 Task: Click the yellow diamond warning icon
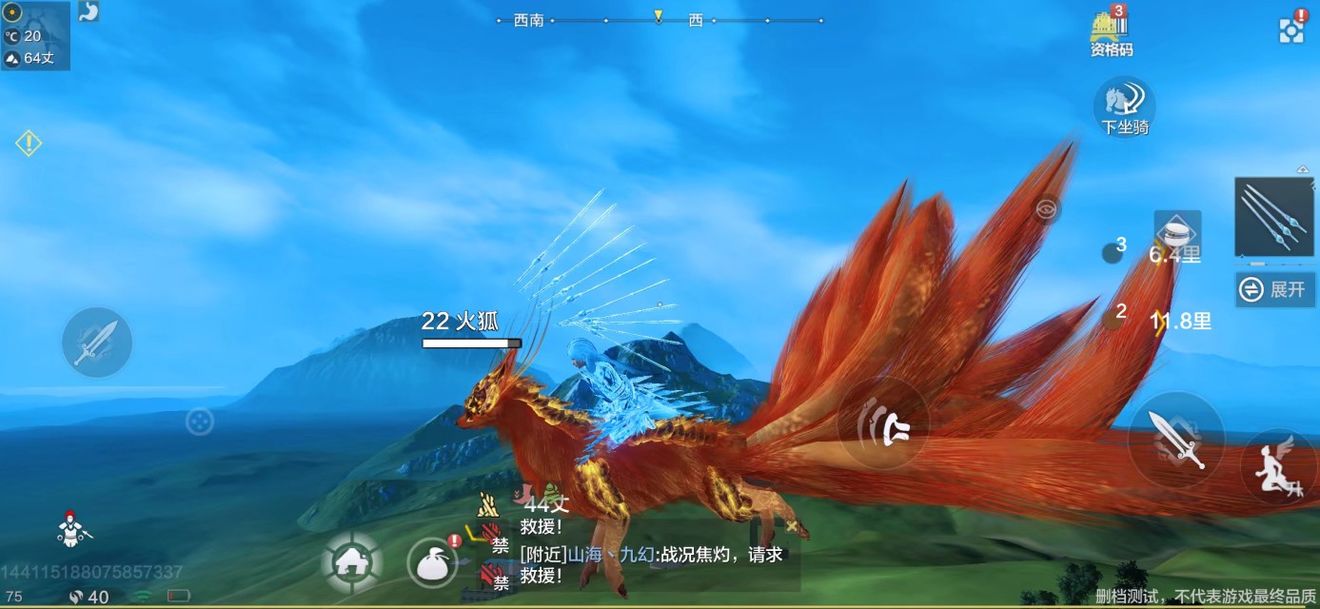(28, 144)
